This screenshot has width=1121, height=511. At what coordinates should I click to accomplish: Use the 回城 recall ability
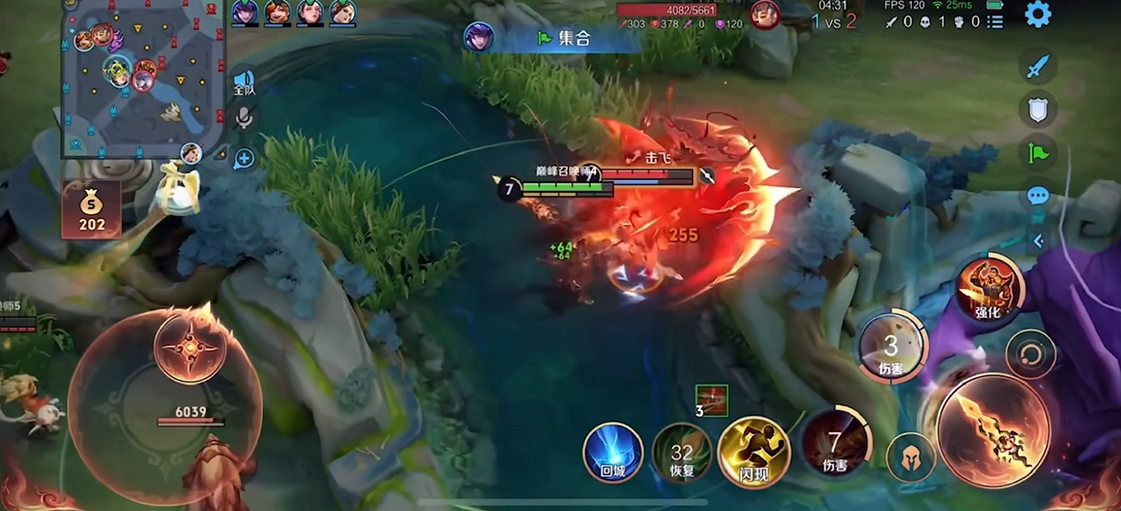pos(612,453)
